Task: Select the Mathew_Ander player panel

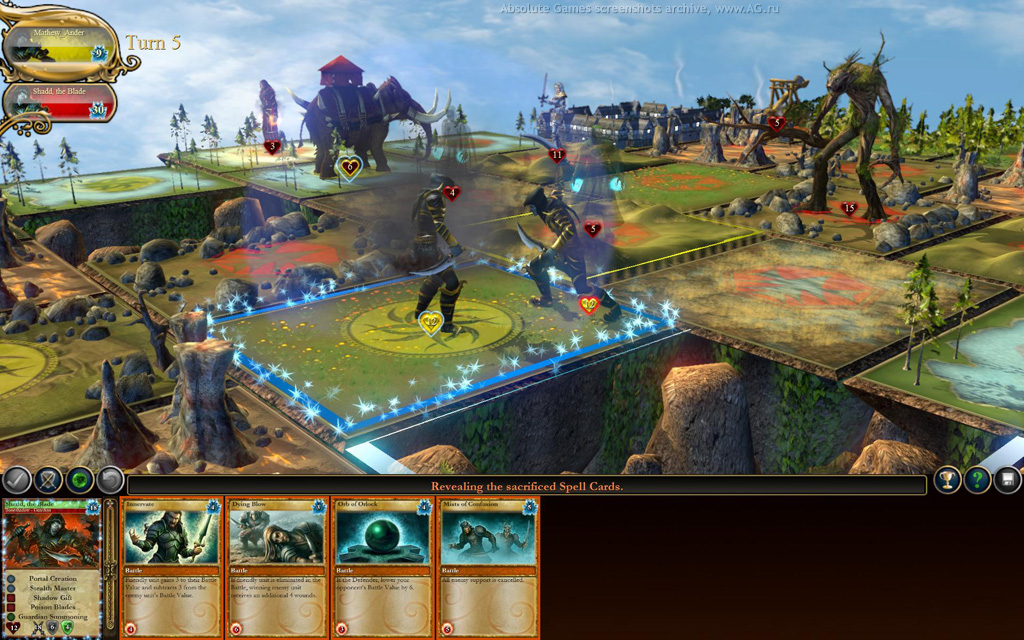Action: tap(58, 45)
